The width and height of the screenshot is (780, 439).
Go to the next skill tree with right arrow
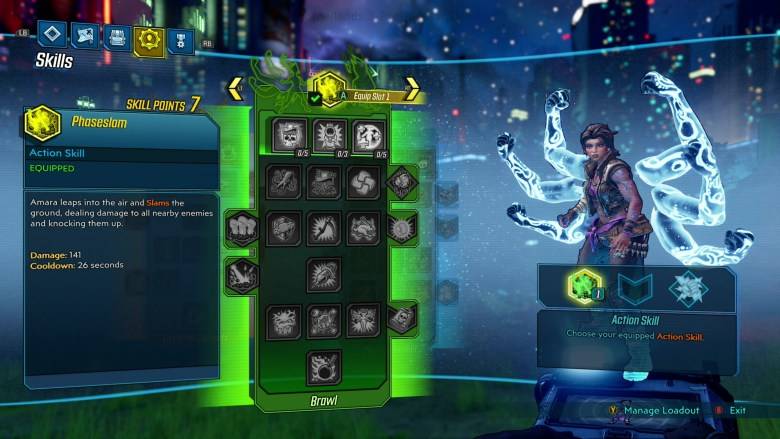[411, 88]
